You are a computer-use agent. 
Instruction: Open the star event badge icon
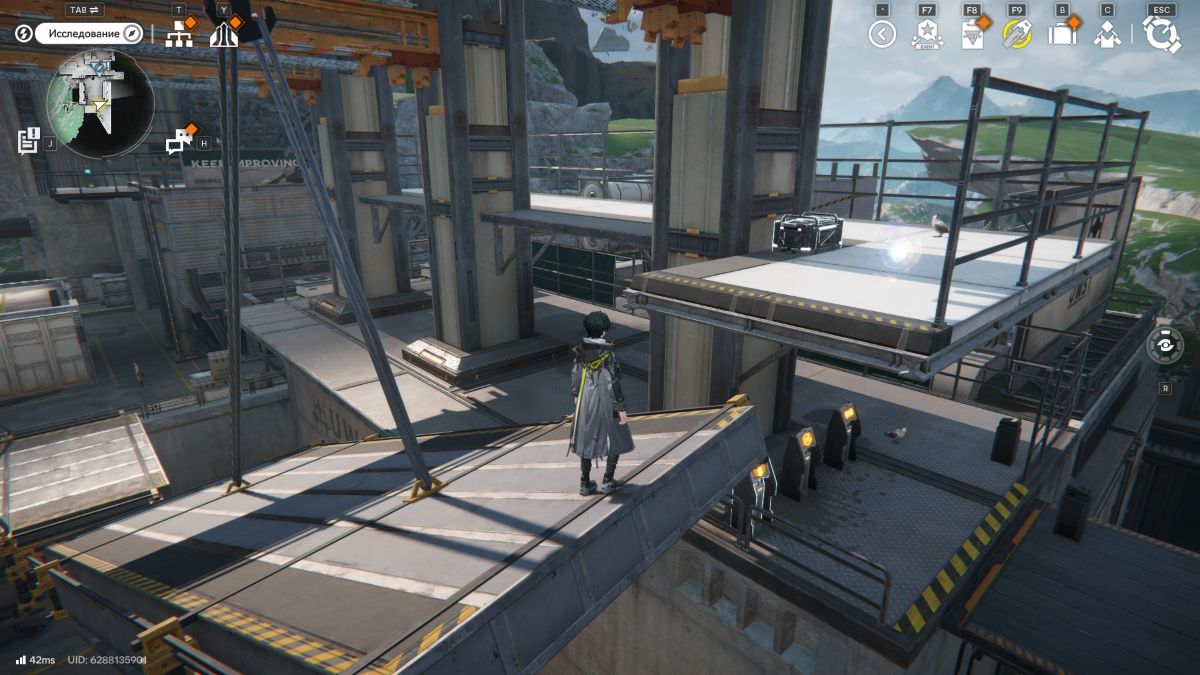point(927,35)
